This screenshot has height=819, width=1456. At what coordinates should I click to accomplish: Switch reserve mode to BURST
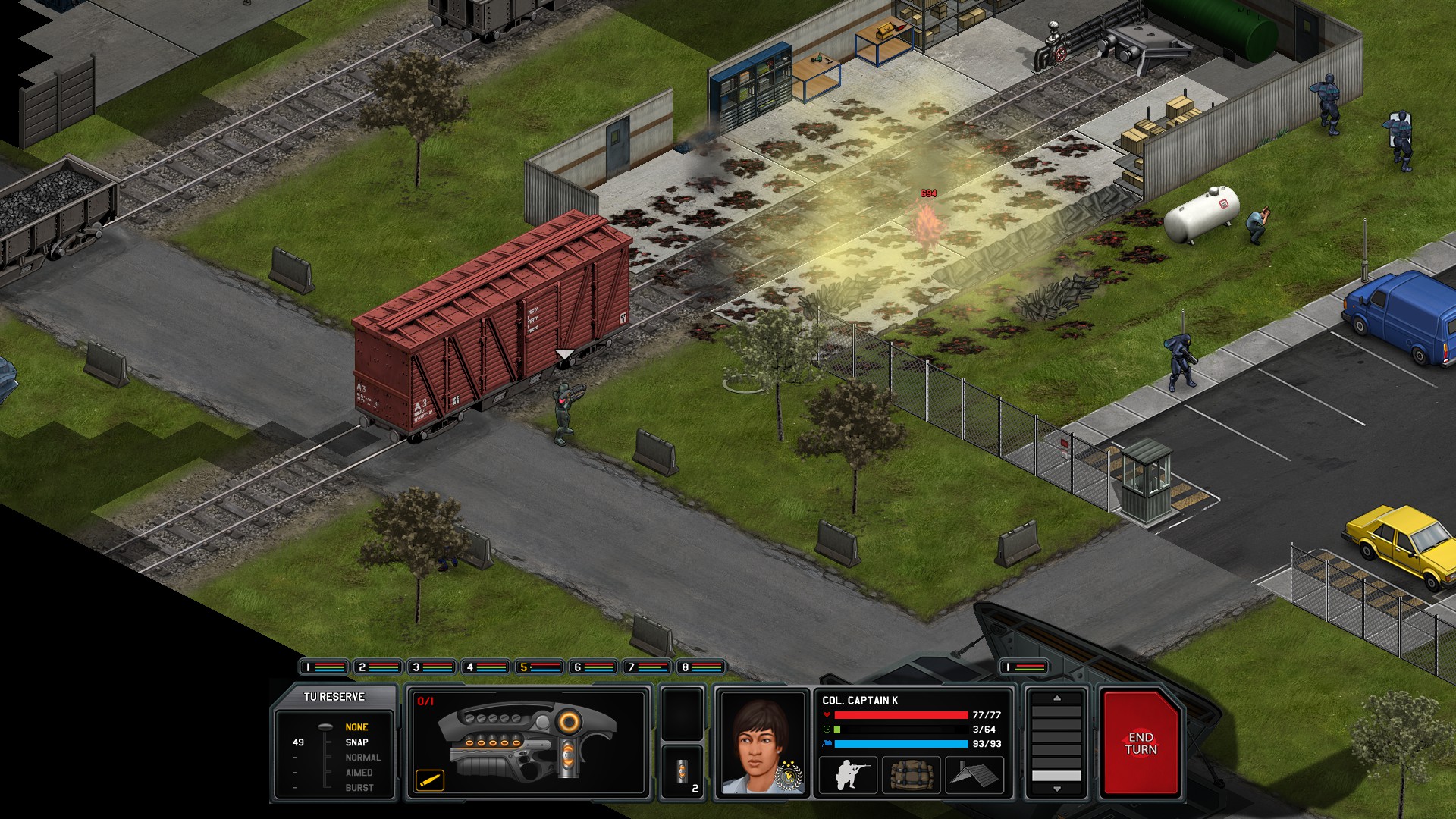click(x=359, y=787)
